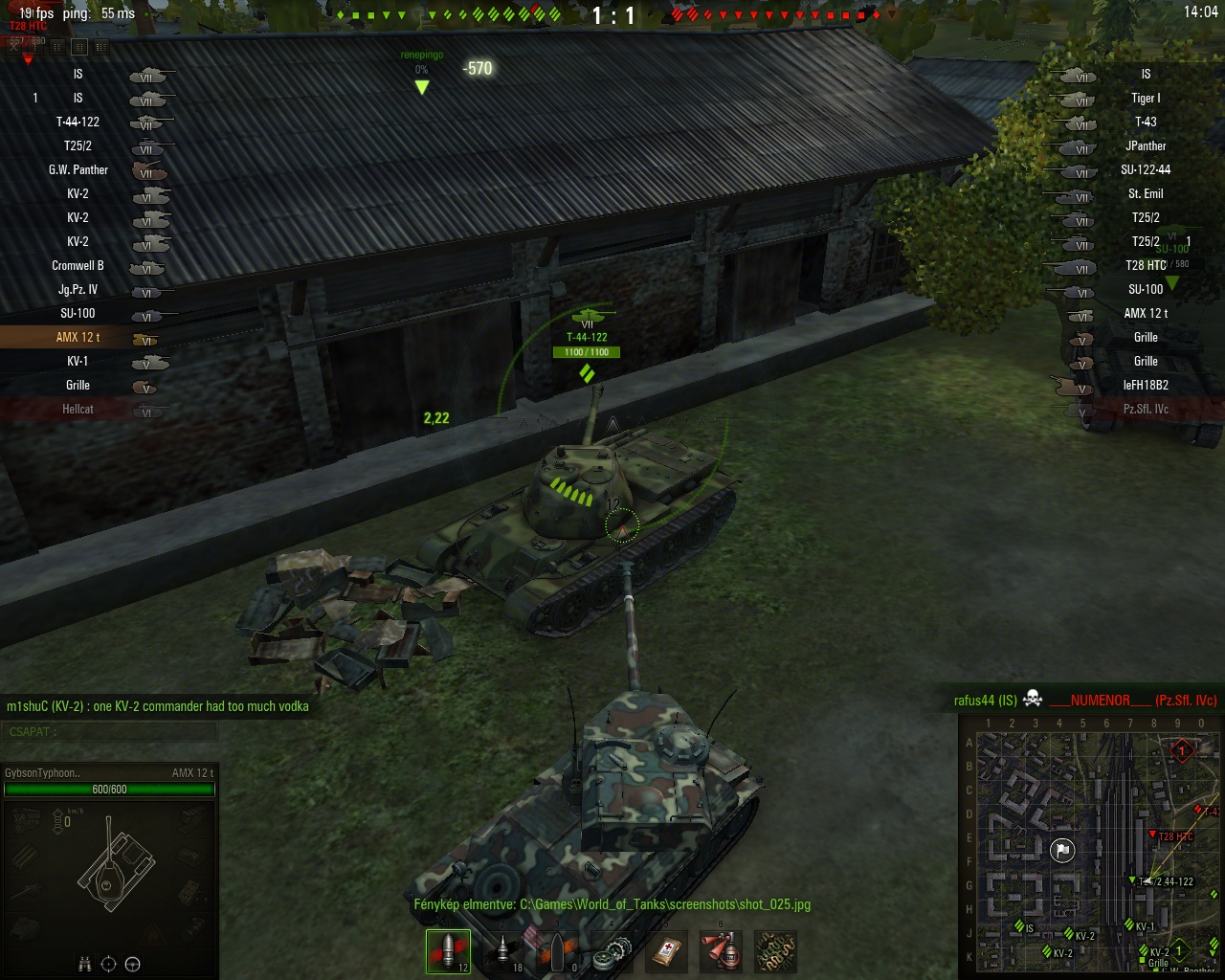
Task: Choose the T-44-122 row in the allied list
Action: (78, 122)
